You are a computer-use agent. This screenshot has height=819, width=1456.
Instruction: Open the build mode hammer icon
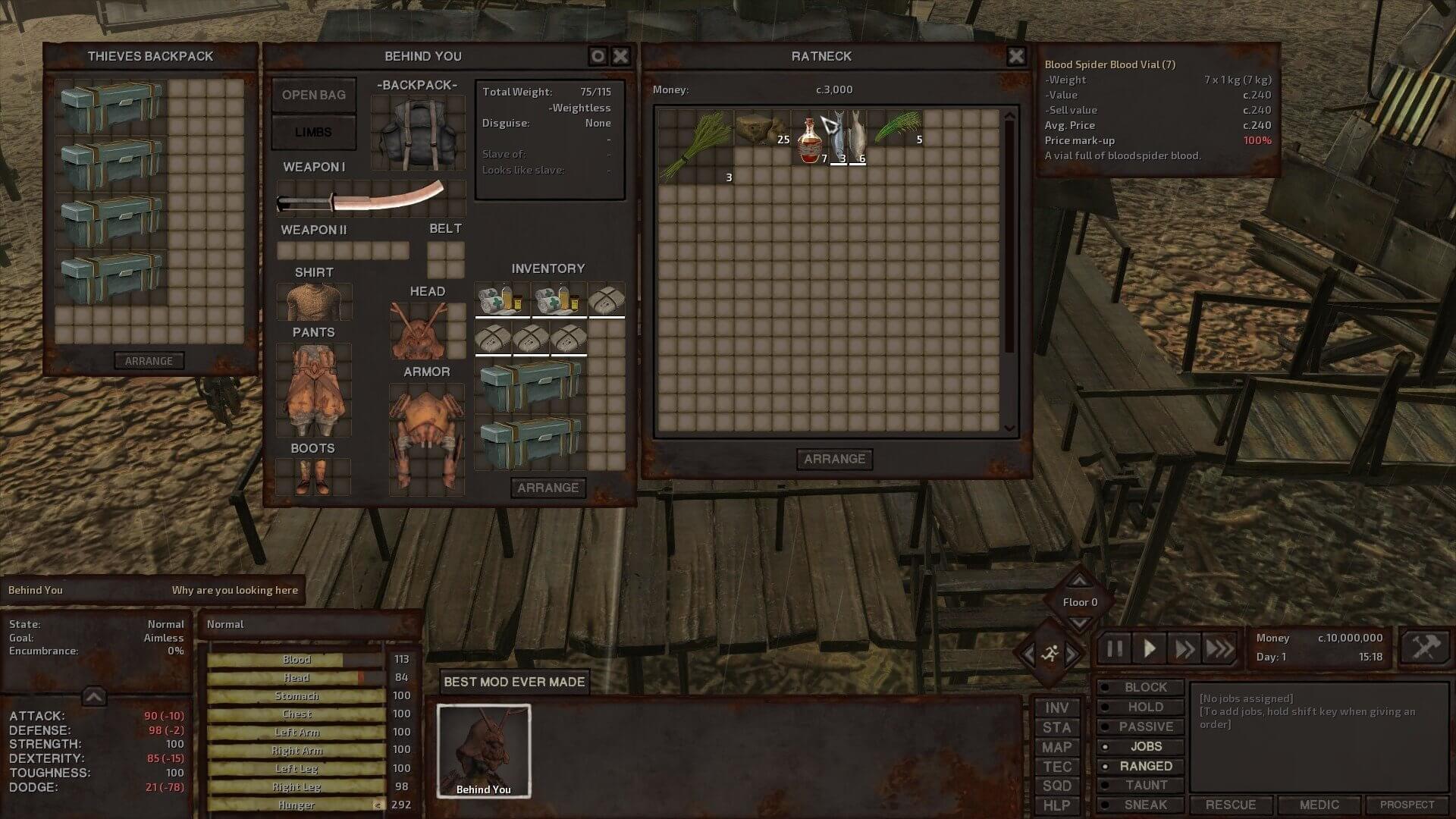point(1425,648)
